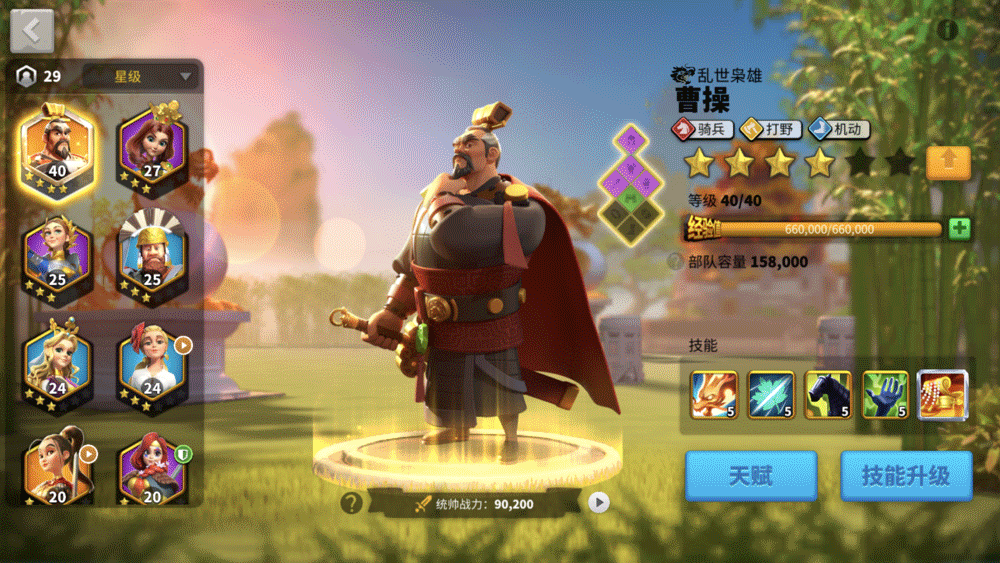Inspect the treasure chest skill icon
Screen dimensions: 1000x563
coord(942,395)
